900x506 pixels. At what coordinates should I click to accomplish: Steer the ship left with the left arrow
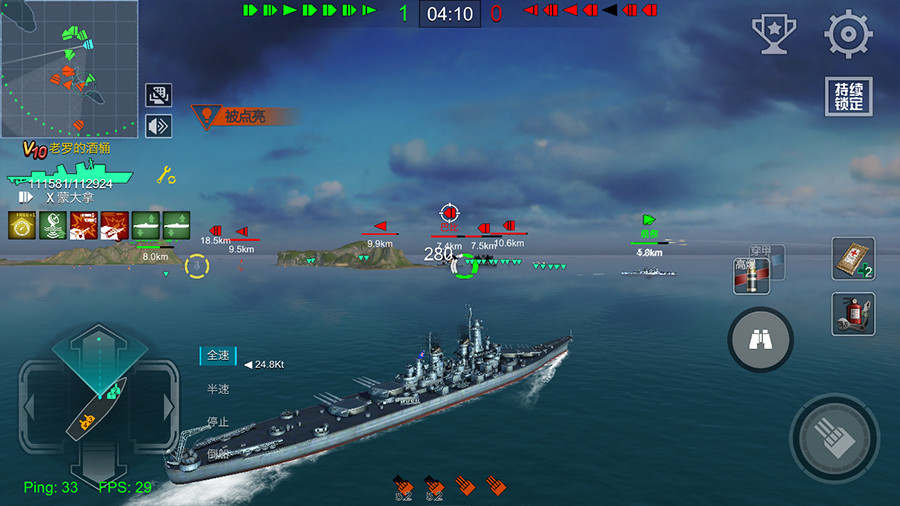coord(29,407)
